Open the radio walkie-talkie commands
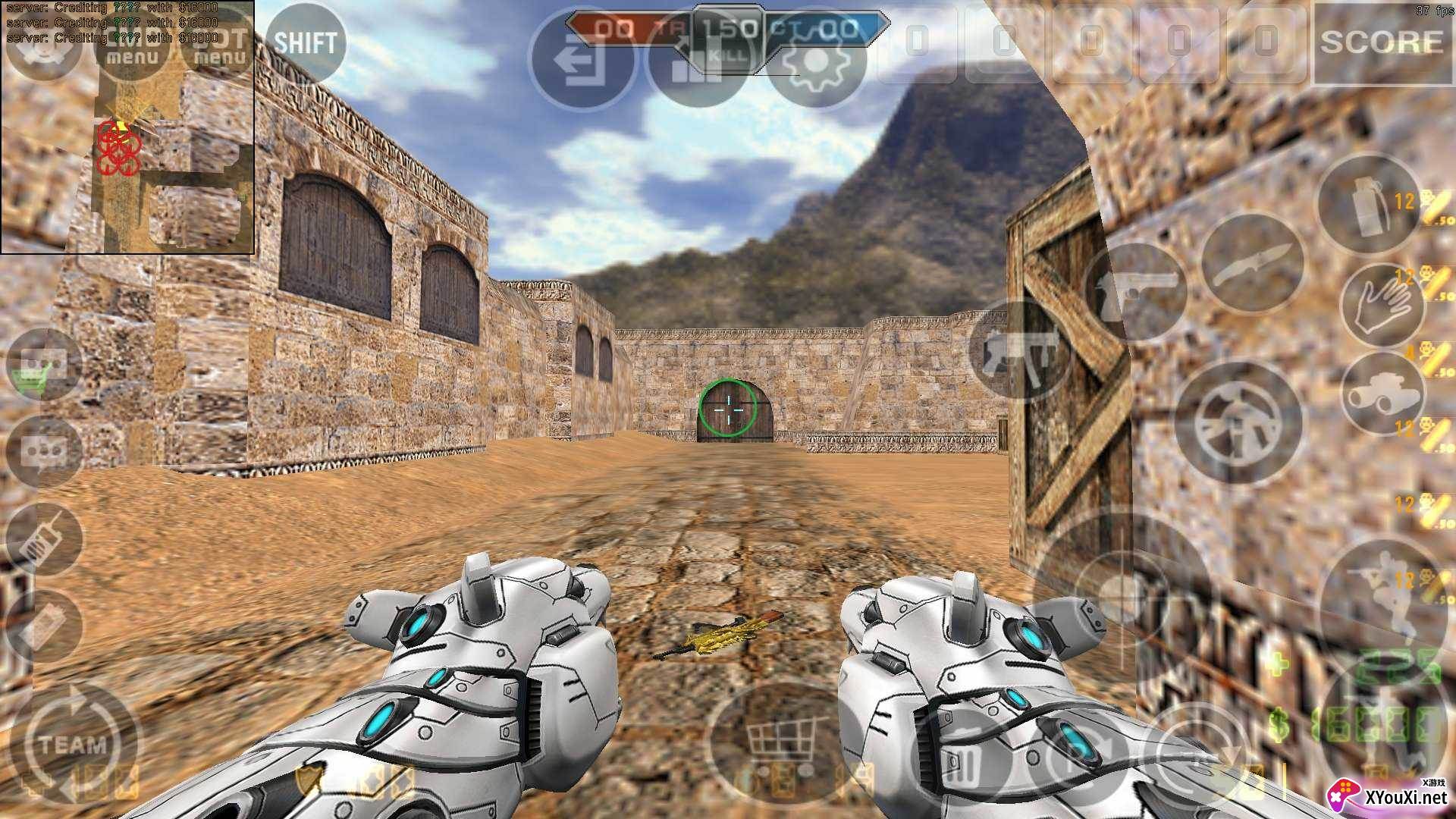 (x=45, y=540)
